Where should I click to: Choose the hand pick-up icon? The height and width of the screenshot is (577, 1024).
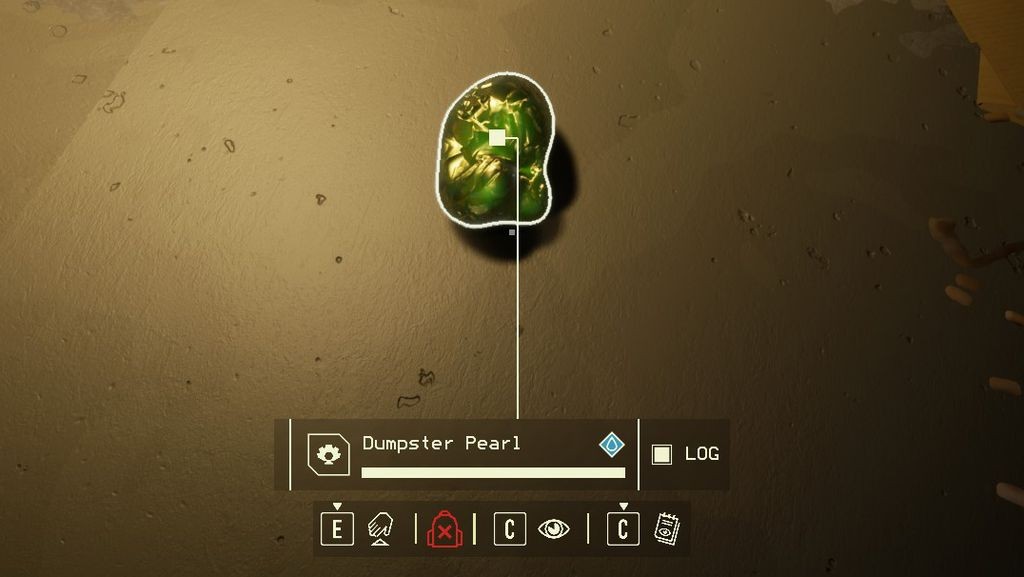click(380, 528)
